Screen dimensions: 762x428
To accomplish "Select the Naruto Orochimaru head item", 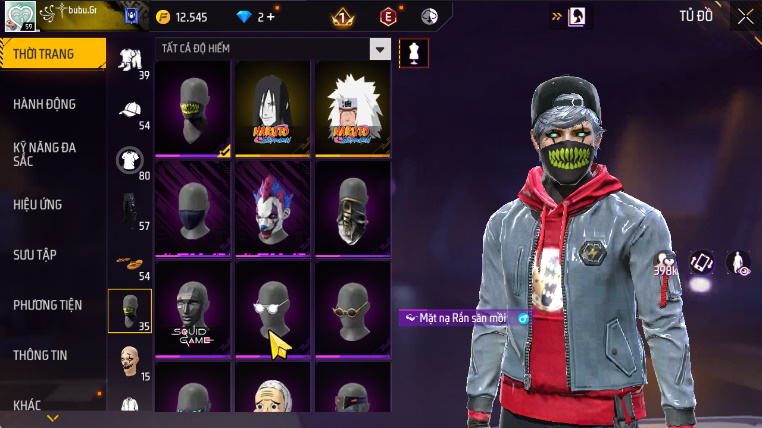I will (273, 108).
